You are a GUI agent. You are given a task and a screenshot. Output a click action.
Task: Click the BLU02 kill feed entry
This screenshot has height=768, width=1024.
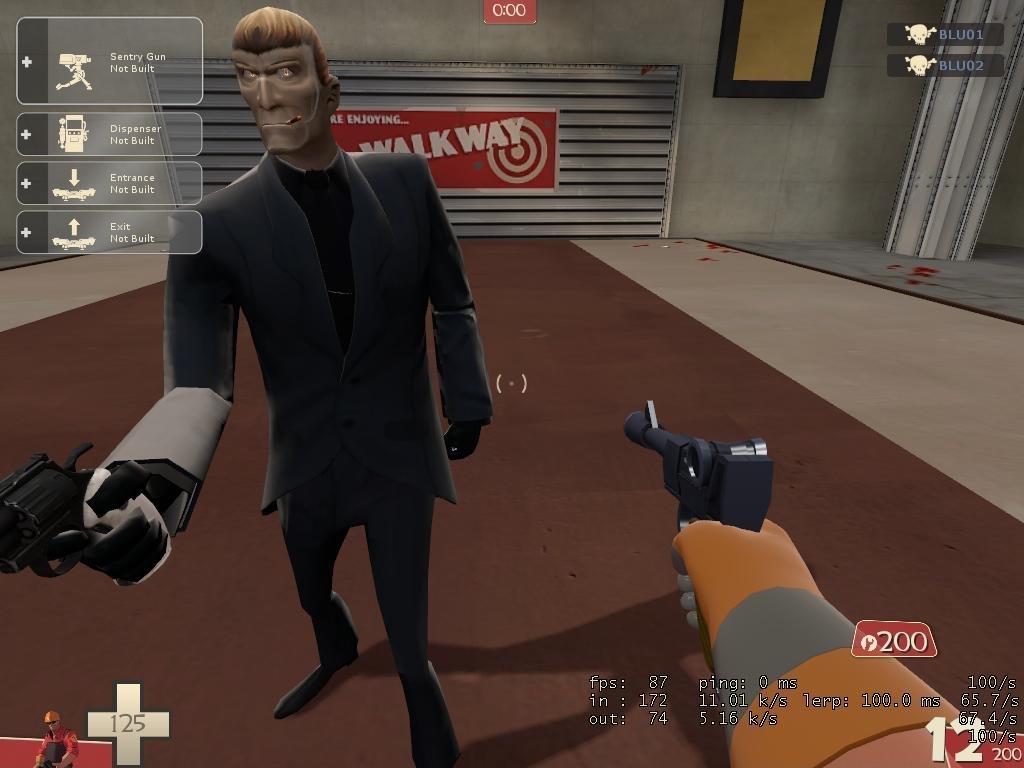pyautogui.click(x=947, y=65)
